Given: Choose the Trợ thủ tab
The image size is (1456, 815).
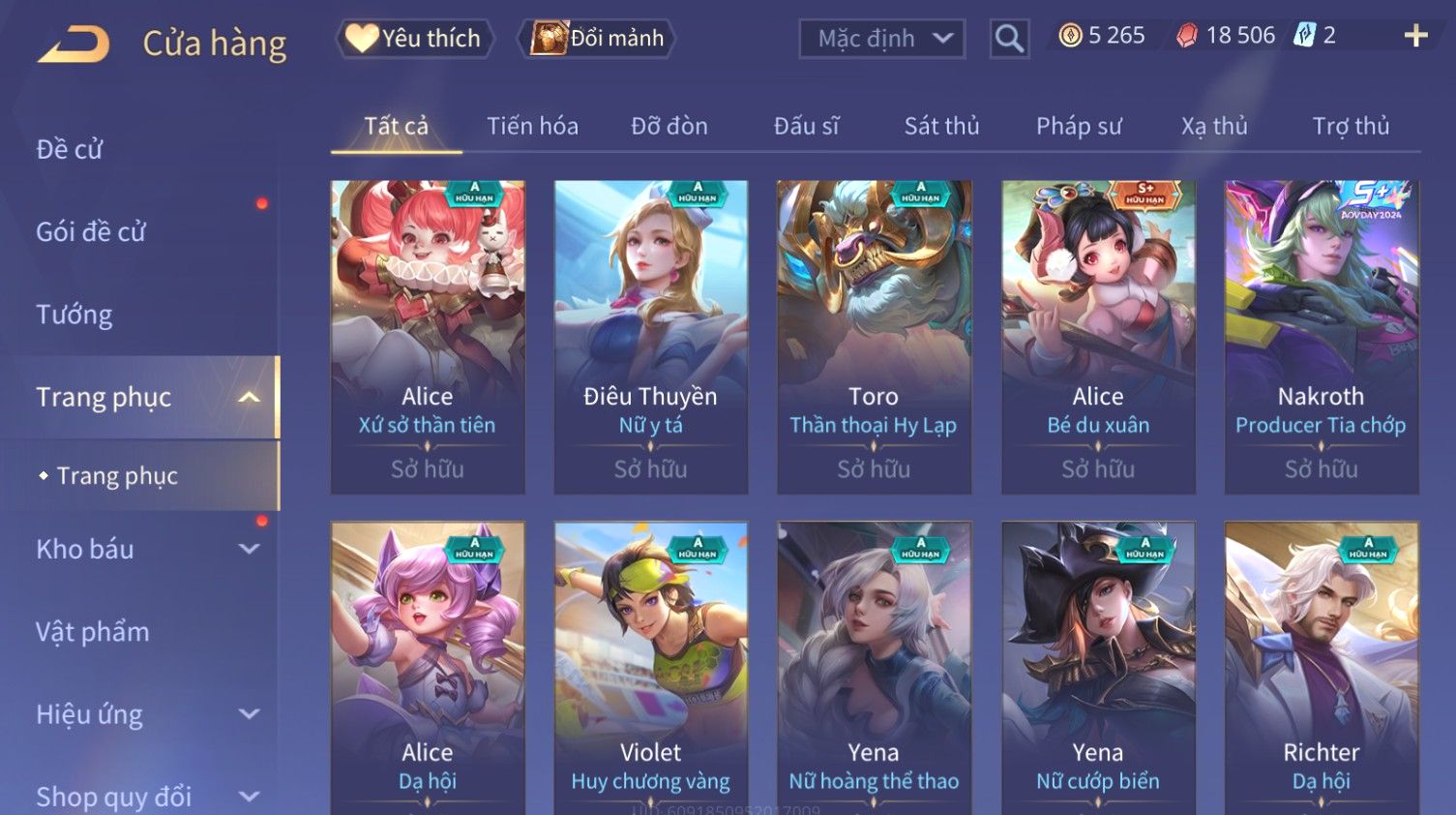Looking at the screenshot, I should click(x=1351, y=126).
